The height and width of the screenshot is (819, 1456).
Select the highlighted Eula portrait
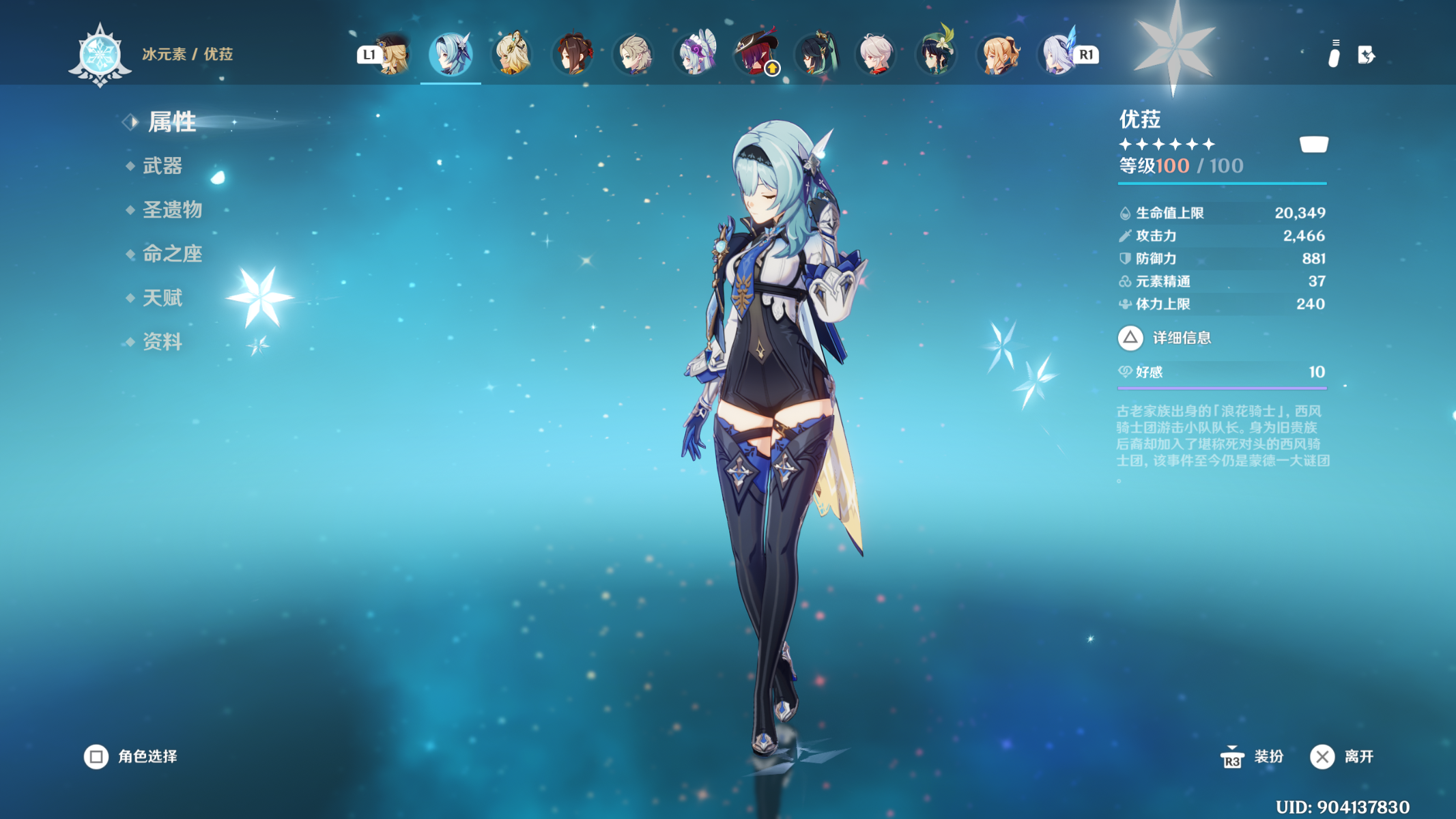click(451, 54)
